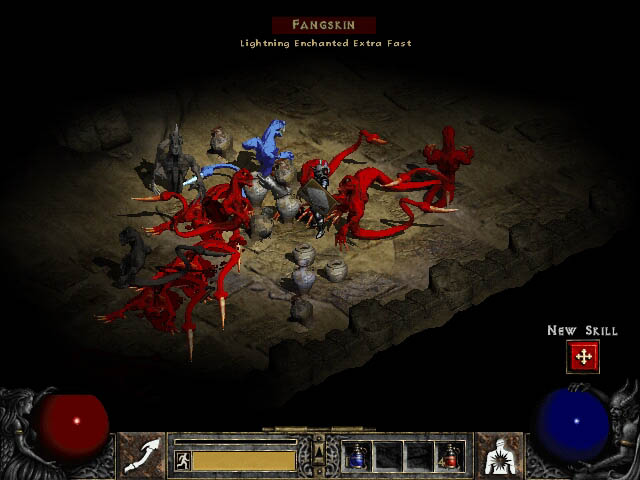Use the blue mana potion in belt
The image size is (640, 480).
[x=357, y=456]
